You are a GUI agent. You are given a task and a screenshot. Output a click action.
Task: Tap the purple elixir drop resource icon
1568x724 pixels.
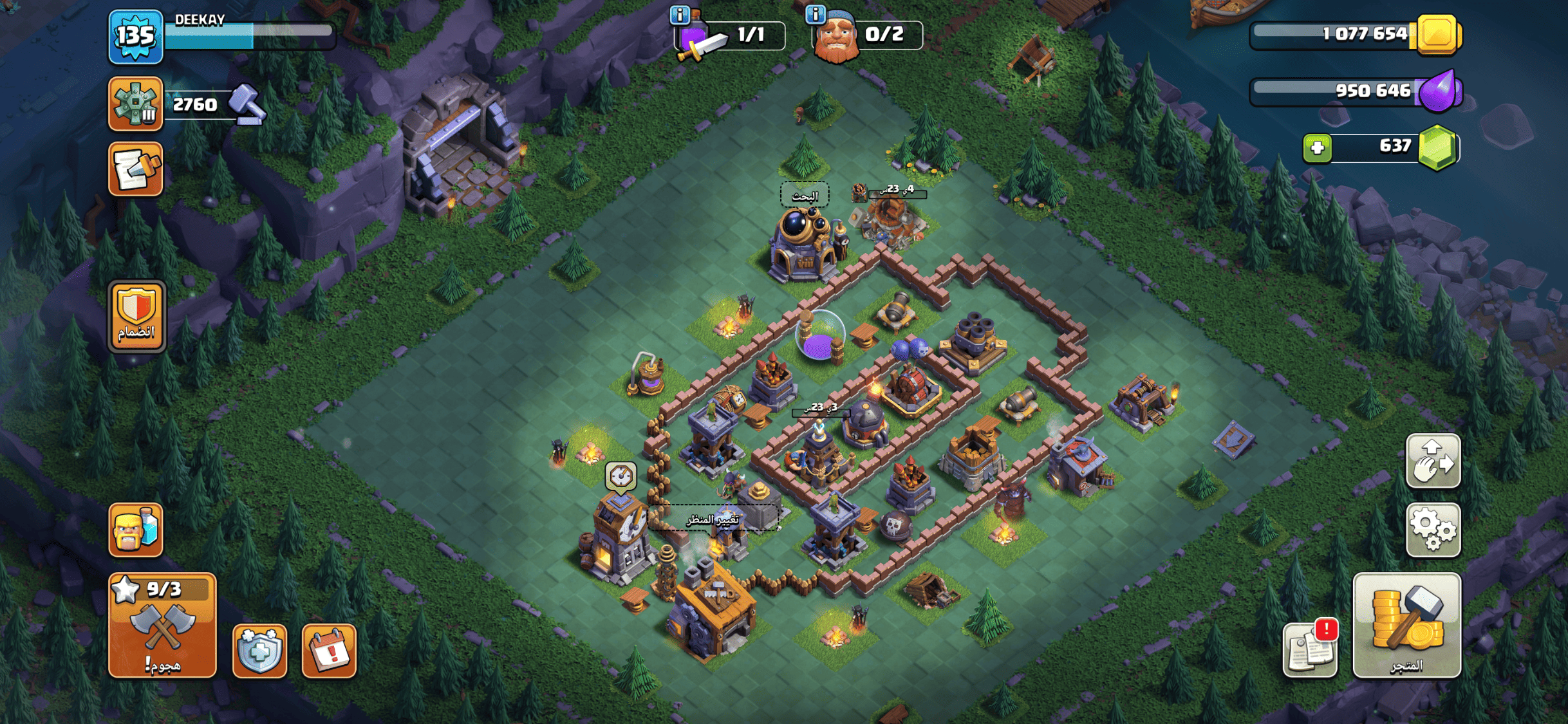click(1439, 91)
